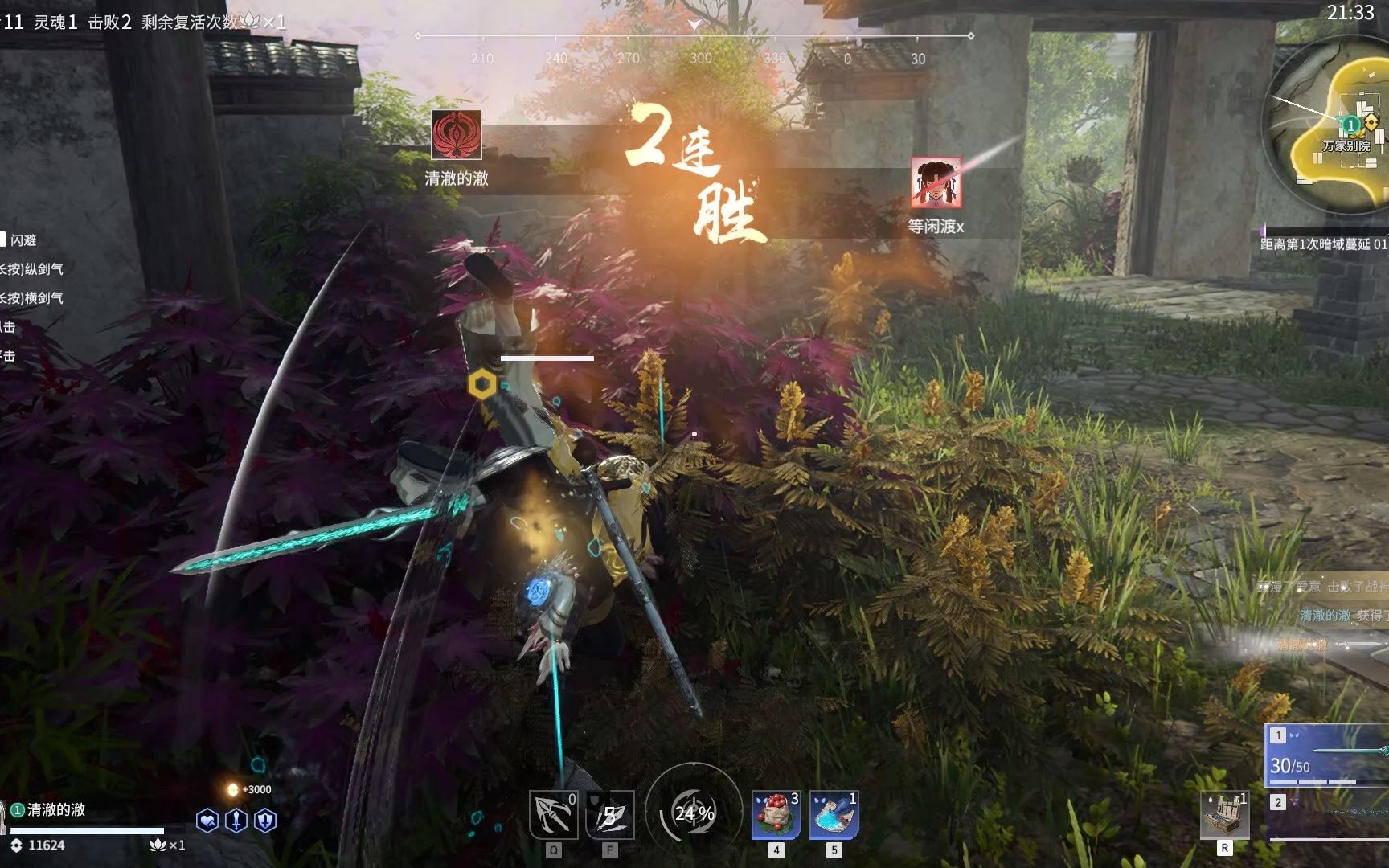This screenshot has height=868, width=1389.
Task: Use the red berry bag consumable
Action: coord(776,815)
